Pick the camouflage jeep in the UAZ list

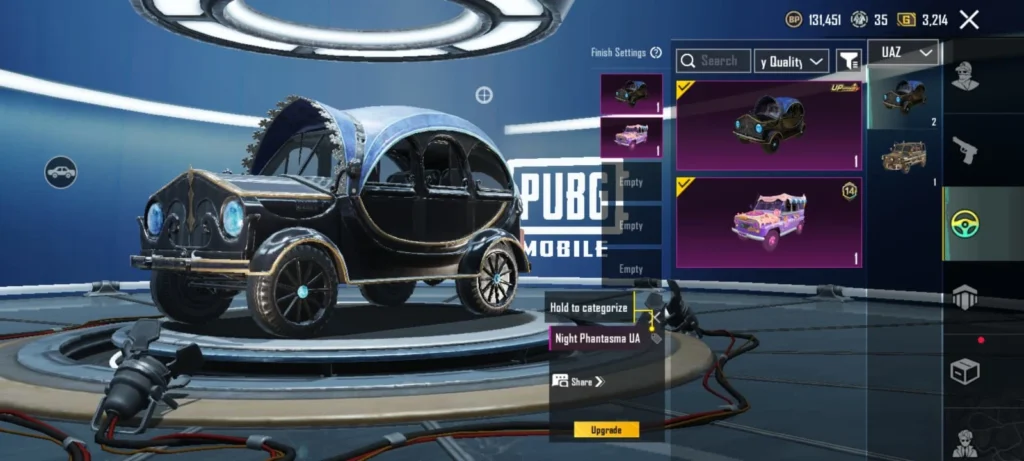tap(904, 155)
